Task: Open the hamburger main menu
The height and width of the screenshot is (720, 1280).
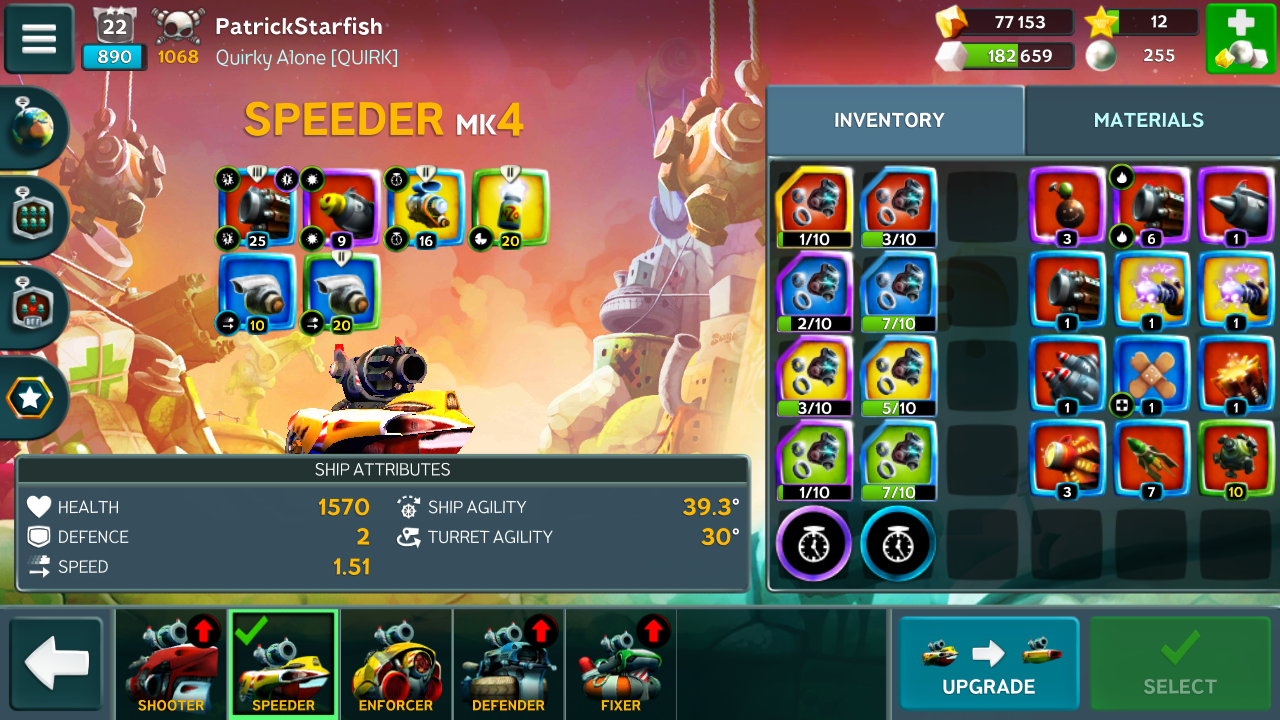Action: click(39, 39)
